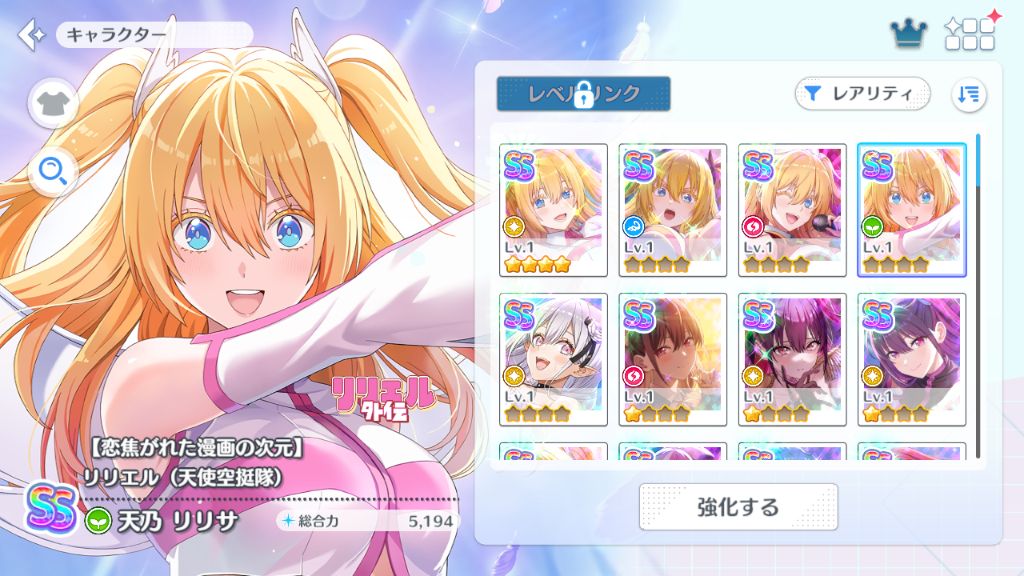The width and height of the screenshot is (1024, 576).
Task: Select the blonde card with blue attribute
Action: tap(672, 210)
